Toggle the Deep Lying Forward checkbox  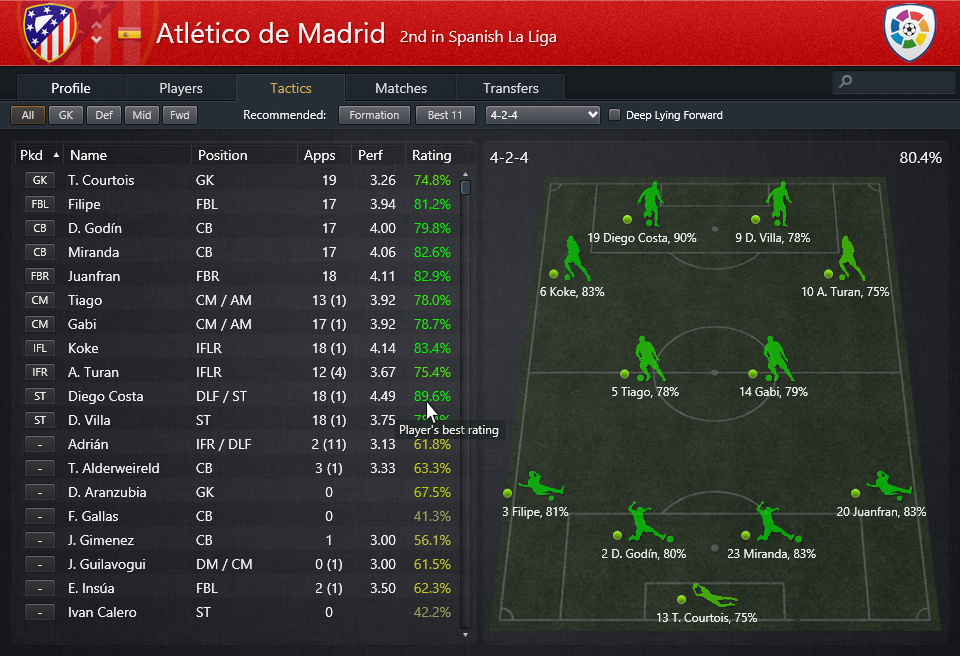[x=615, y=115]
